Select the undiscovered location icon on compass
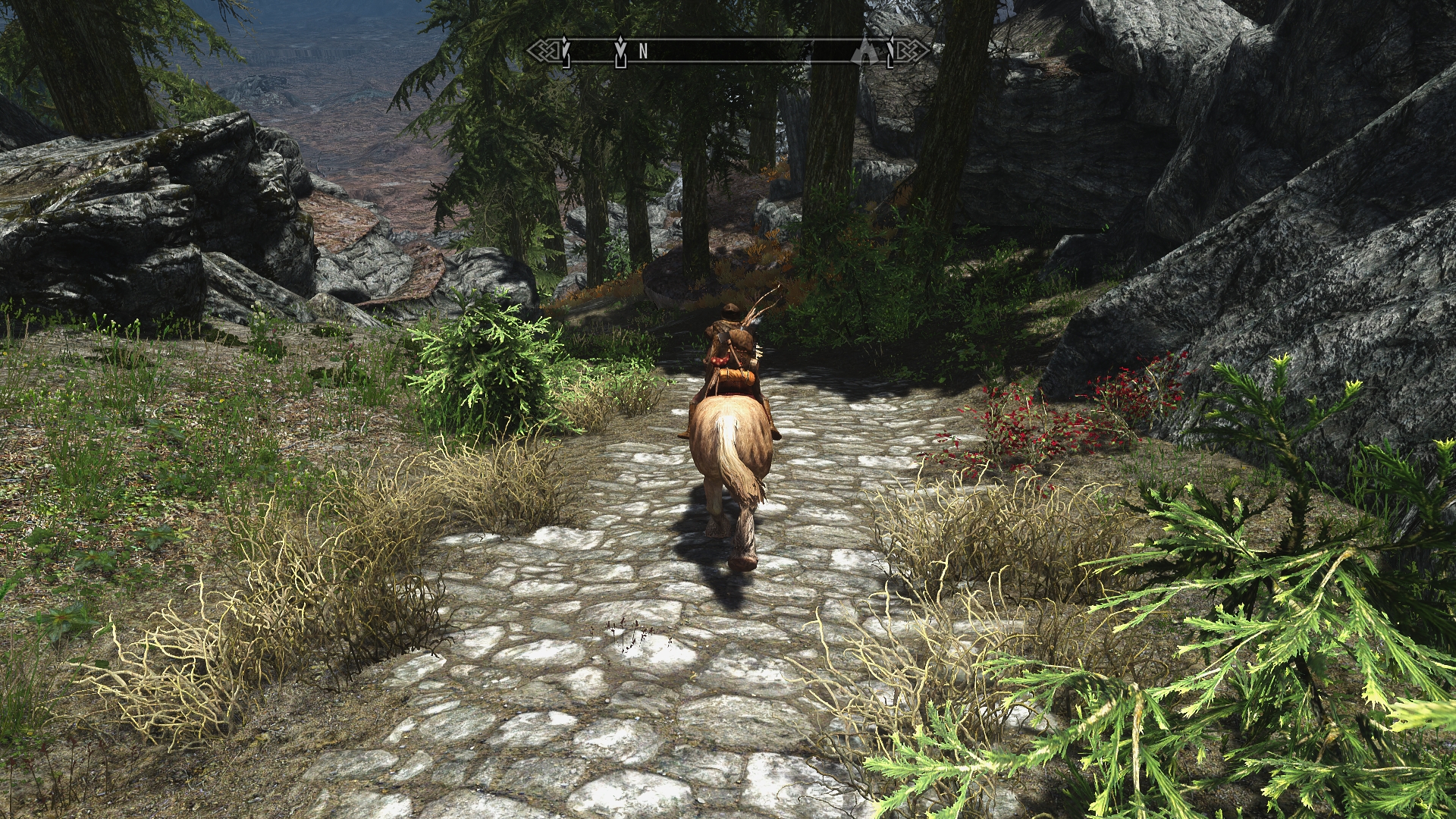This screenshot has width=1456, height=819. tap(864, 51)
